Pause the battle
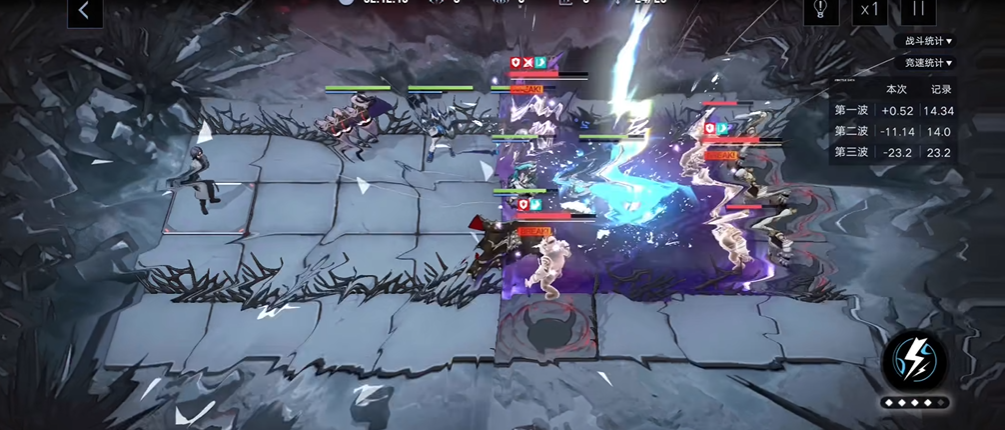Image resolution: width=1005 pixels, height=430 pixels. point(917,10)
